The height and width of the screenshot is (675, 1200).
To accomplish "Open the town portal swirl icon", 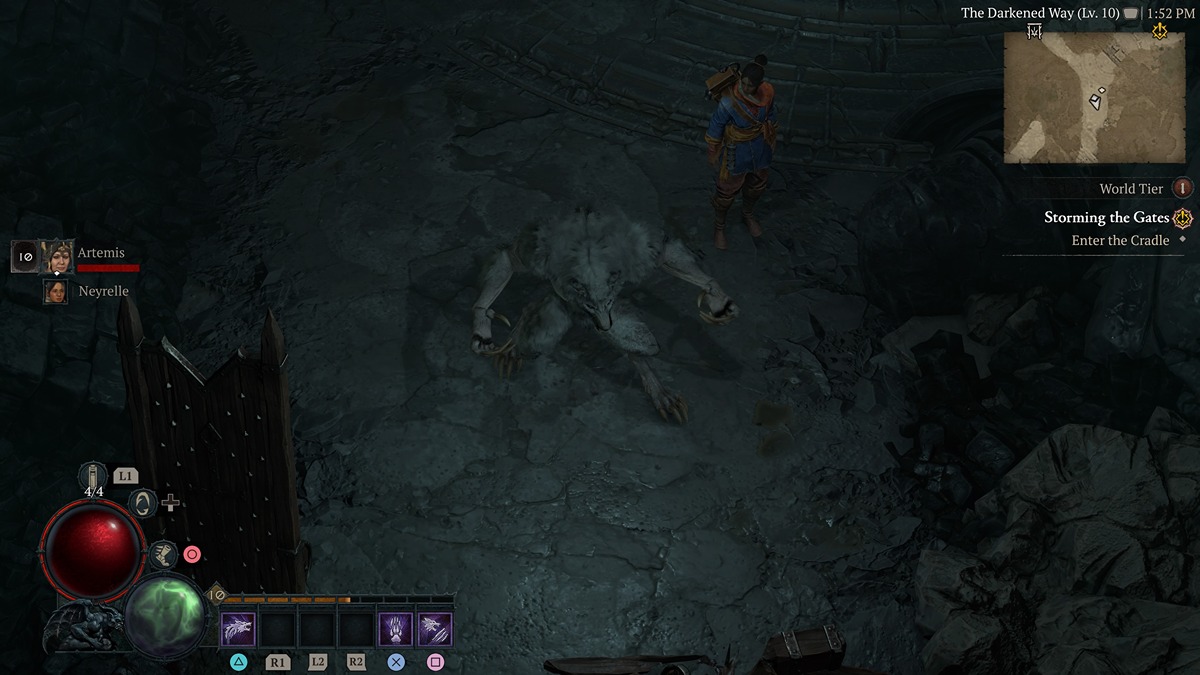I will tap(143, 502).
